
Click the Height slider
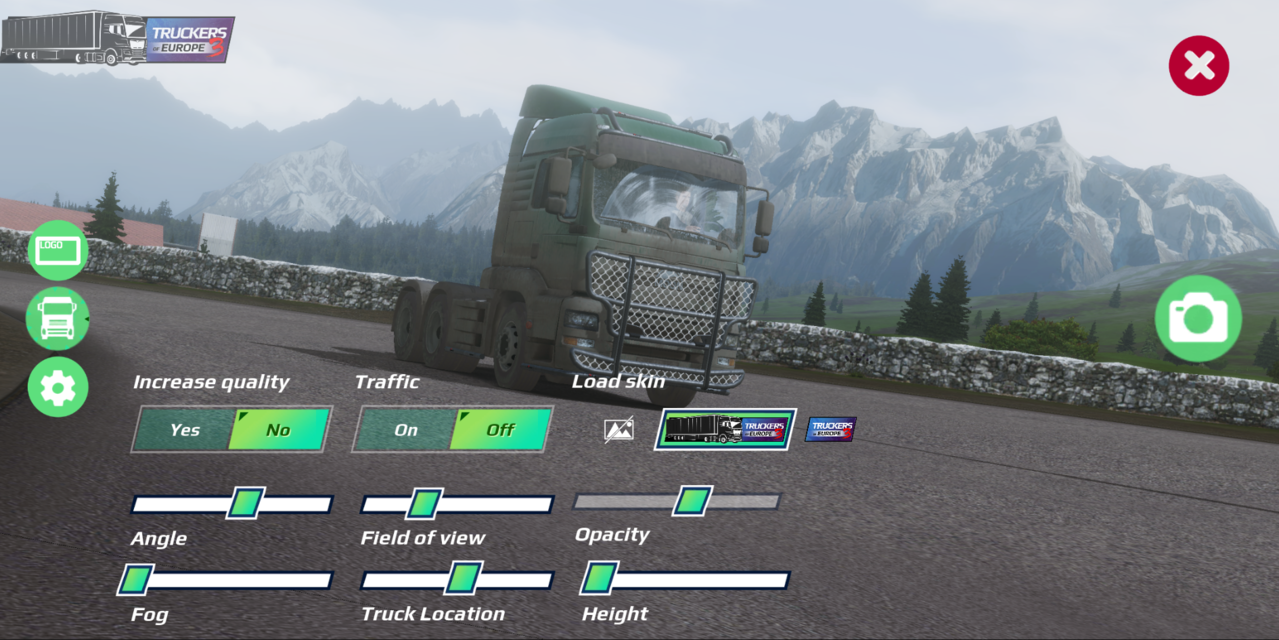click(x=686, y=579)
